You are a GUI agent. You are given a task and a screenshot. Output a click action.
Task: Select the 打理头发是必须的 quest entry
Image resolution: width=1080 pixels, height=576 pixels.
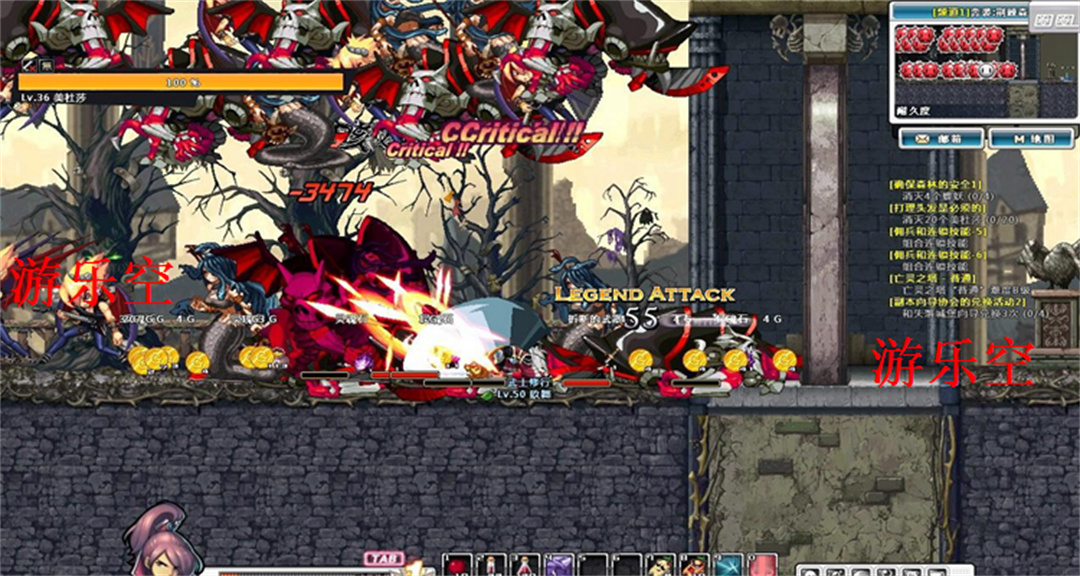(938, 207)
